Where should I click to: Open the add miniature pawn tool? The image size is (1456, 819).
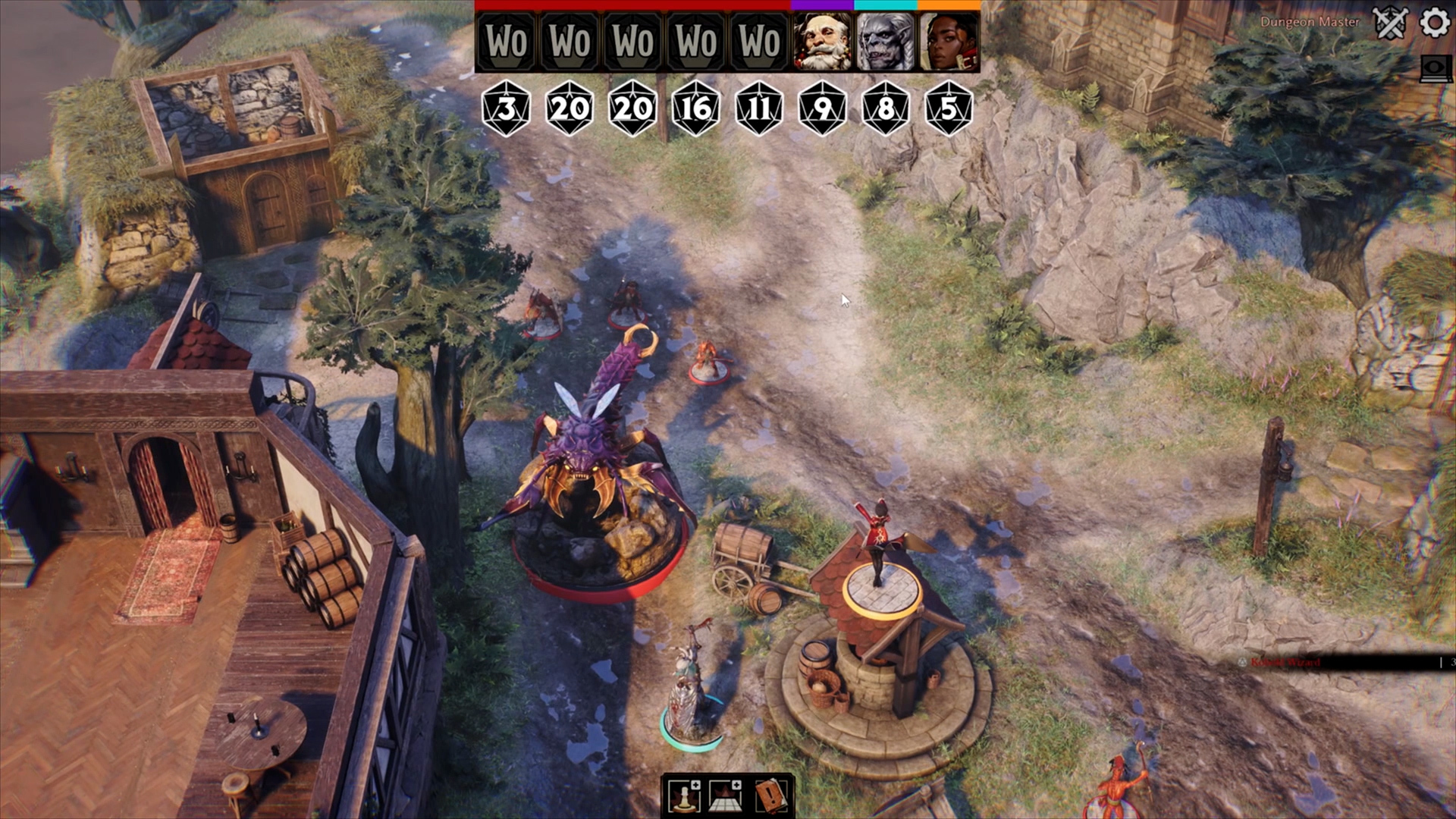(x=684, y=795)
